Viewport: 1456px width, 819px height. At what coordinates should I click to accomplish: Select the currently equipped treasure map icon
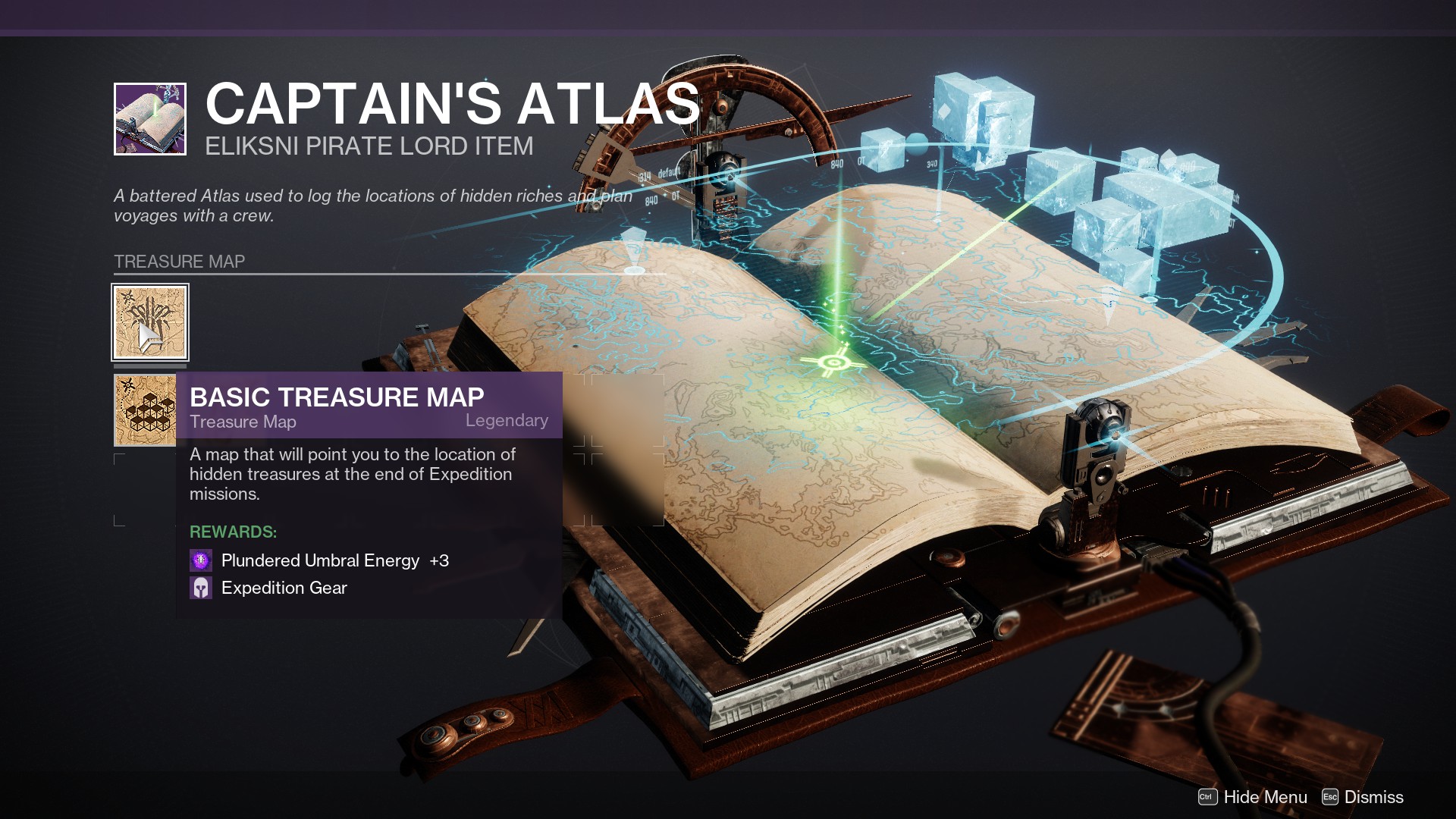pyautogui.click(x=149, y=322)
